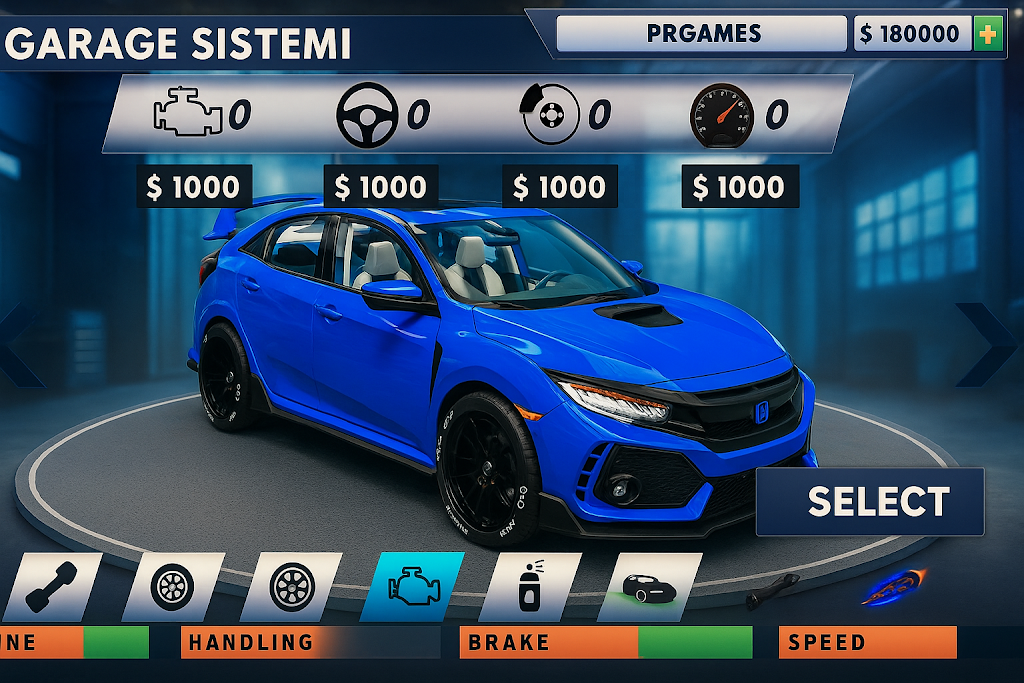Show the next car with the right arrow
The image size is (1024, 683).
986,345
